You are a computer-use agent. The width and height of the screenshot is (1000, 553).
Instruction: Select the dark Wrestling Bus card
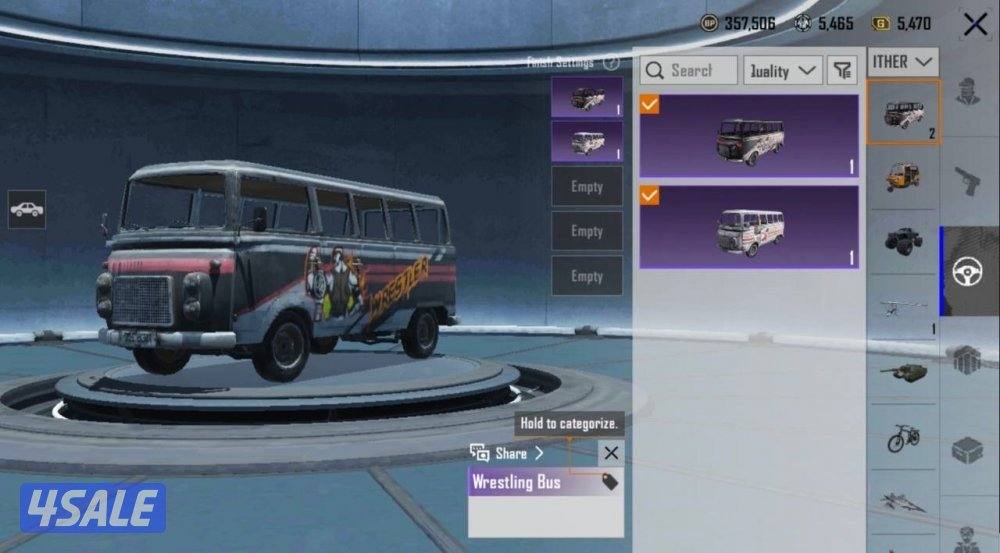coord(749,136)
